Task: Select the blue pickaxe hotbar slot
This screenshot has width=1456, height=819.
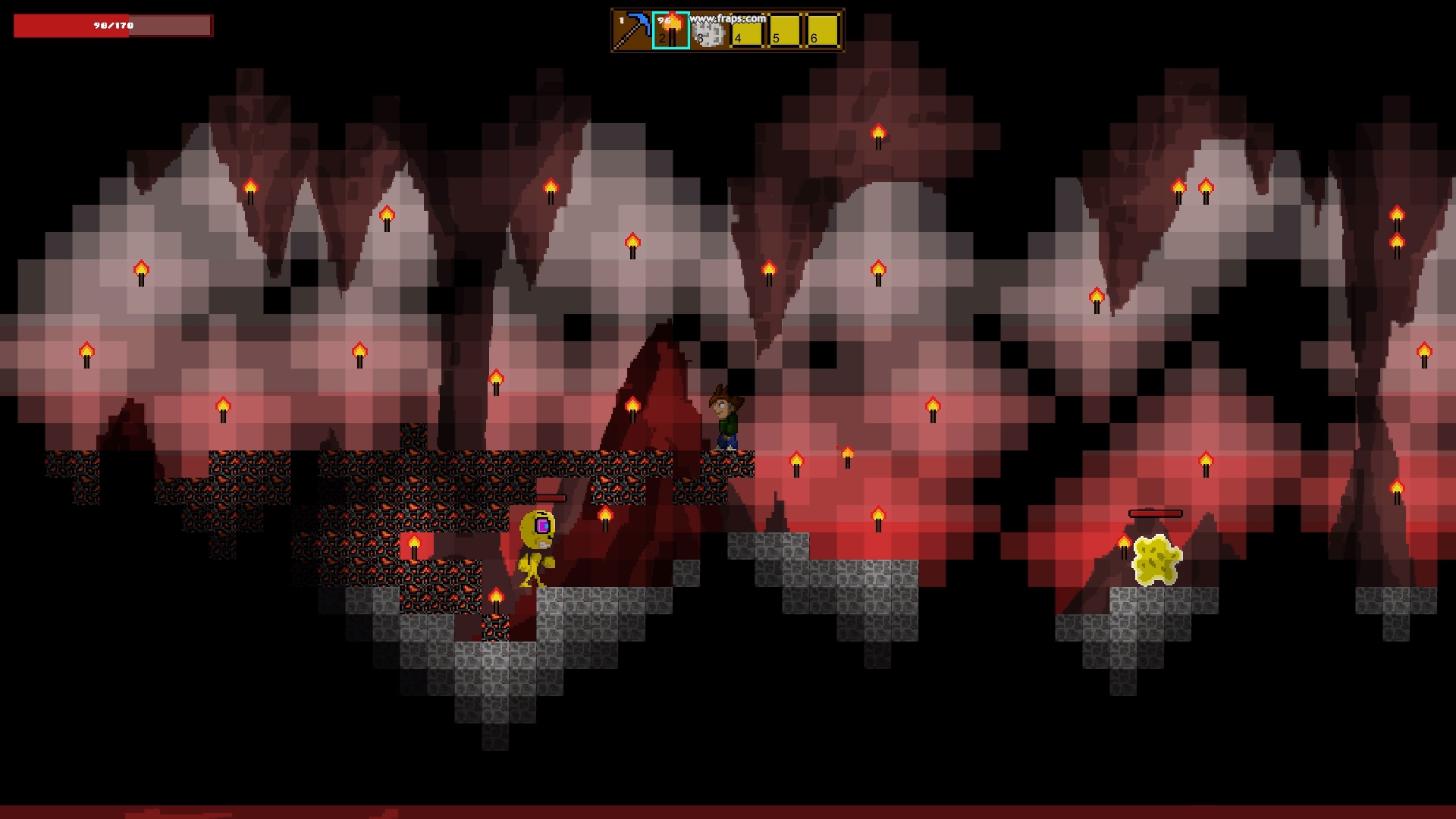Action: 632,30
